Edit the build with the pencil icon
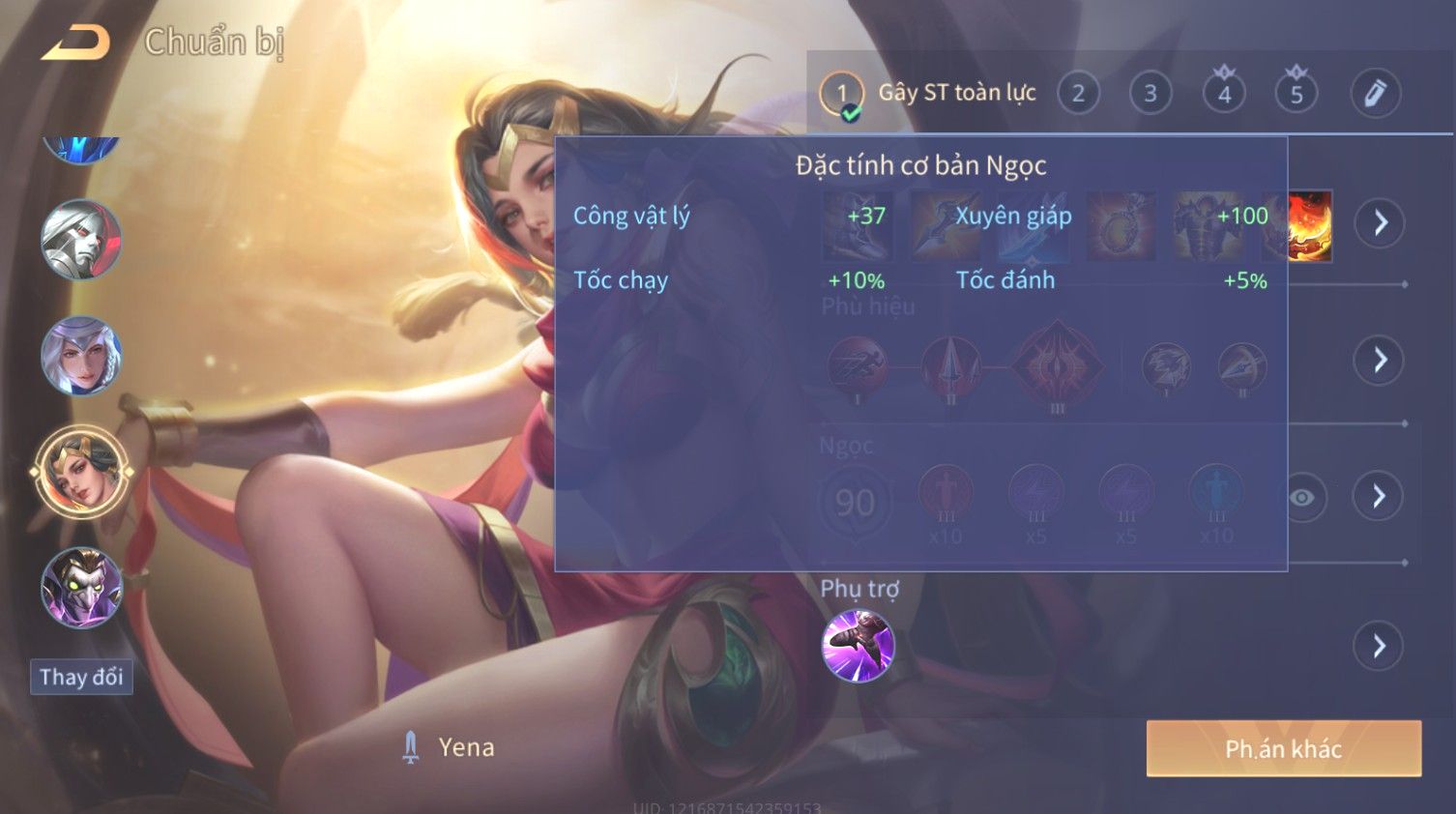The width and height of the screenshot is (1456, 814). click(x=1375, y=94)
